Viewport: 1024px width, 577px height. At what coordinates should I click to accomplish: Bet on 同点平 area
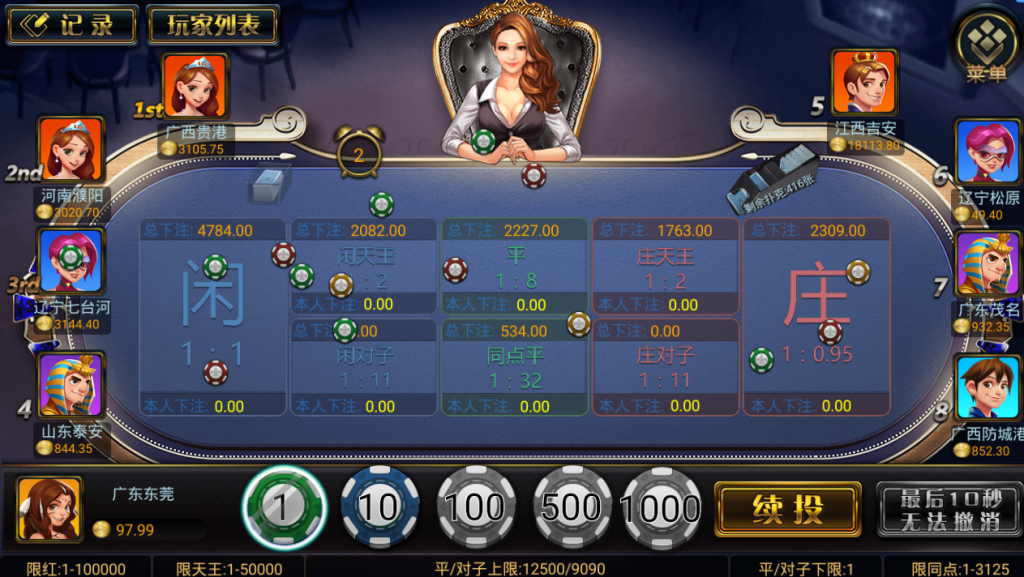pos(515,367)
